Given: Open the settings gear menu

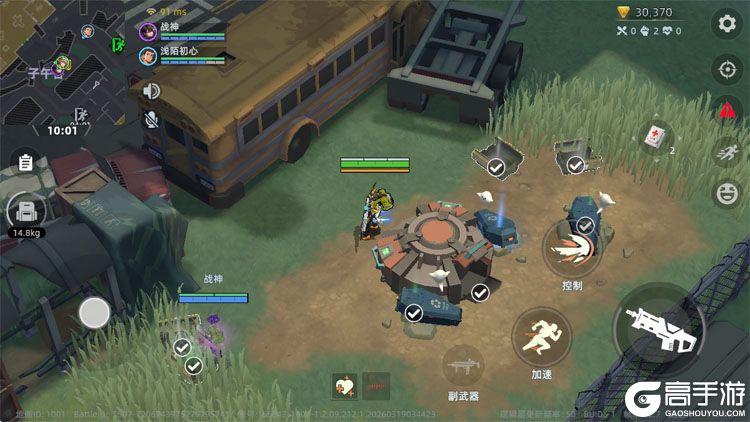Looking at the screenshot, I should click(x=724, y=23).
